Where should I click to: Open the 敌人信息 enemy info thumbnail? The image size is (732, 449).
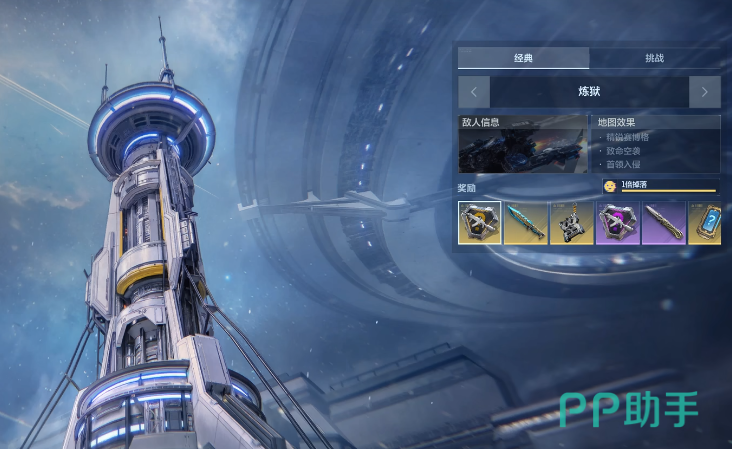click(523, 144)
